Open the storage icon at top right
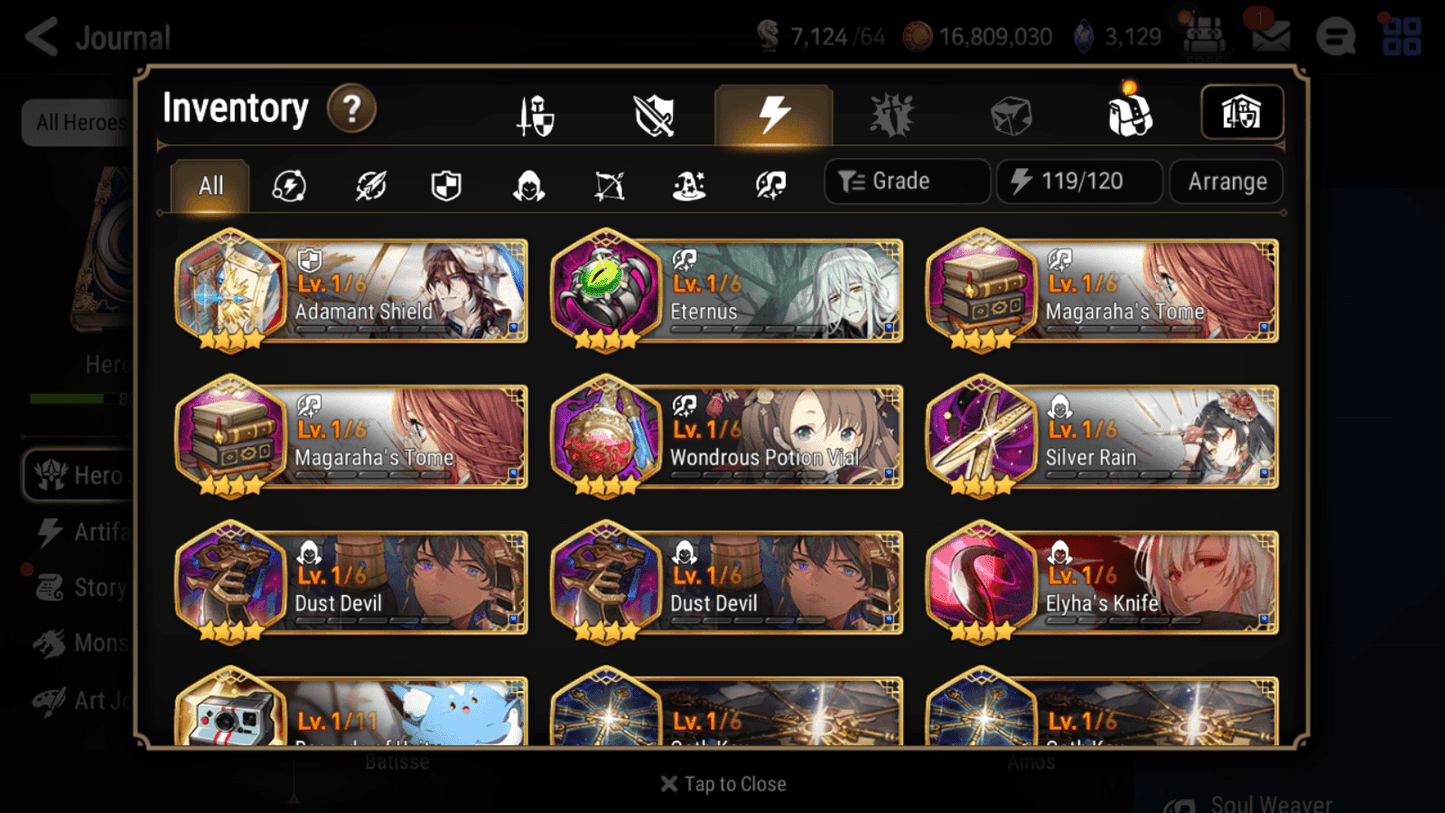 click(x=1242, y=113)
